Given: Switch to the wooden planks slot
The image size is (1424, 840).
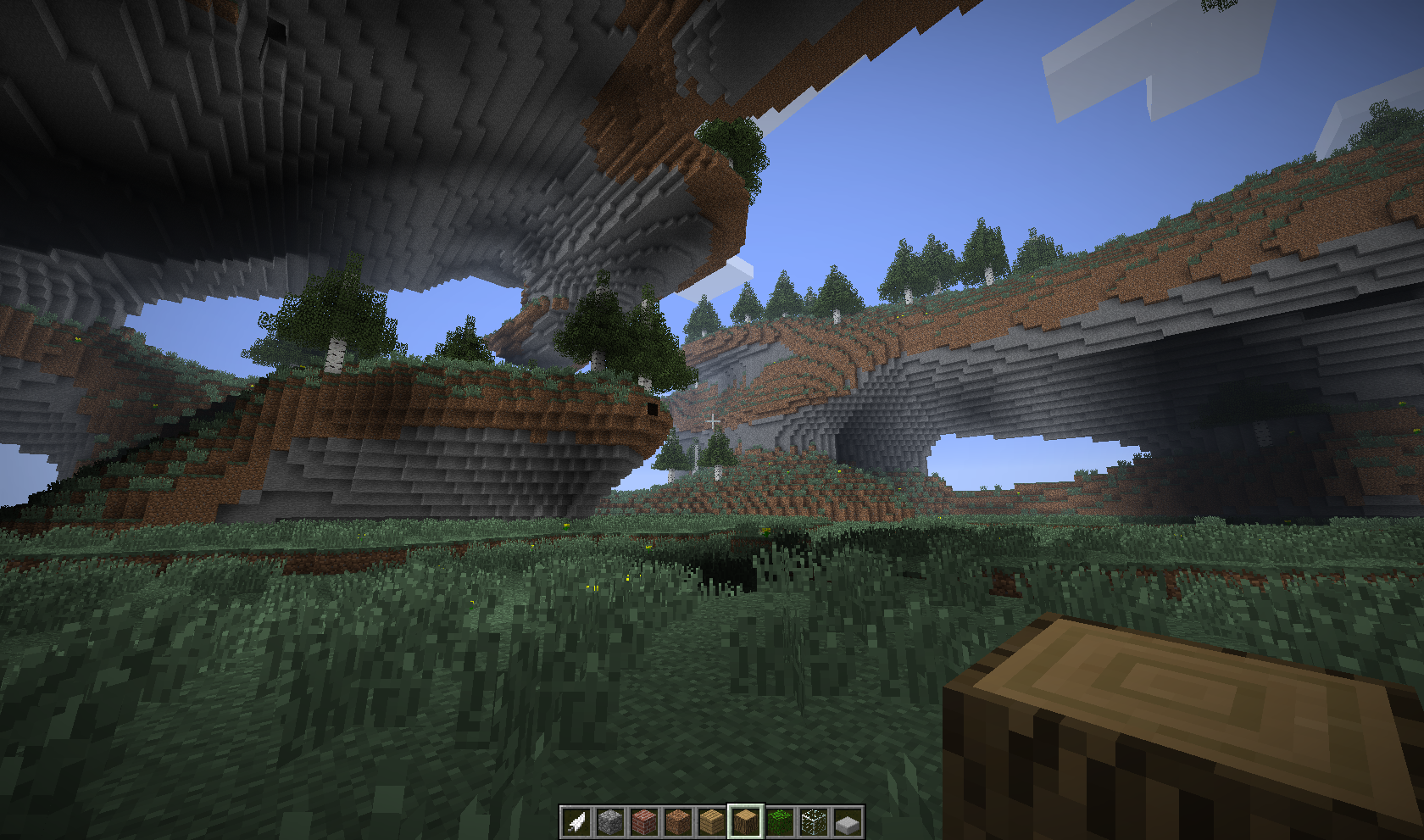Looking at the screenshot, I should coord(712,821).
